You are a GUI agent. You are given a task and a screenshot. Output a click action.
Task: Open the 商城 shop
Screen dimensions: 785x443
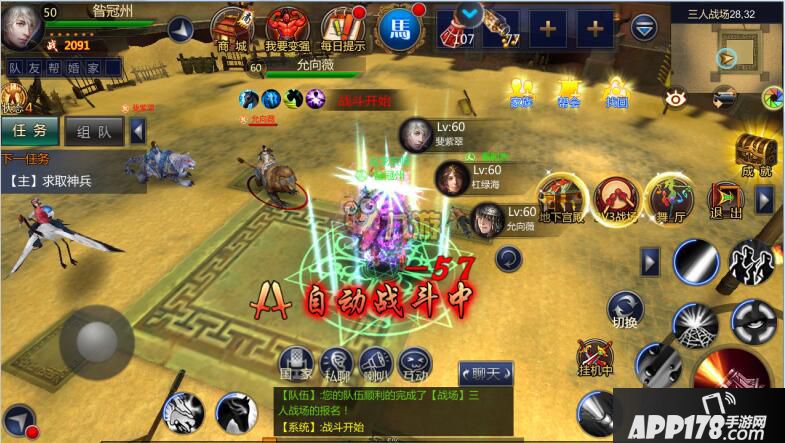pos(231,27)
